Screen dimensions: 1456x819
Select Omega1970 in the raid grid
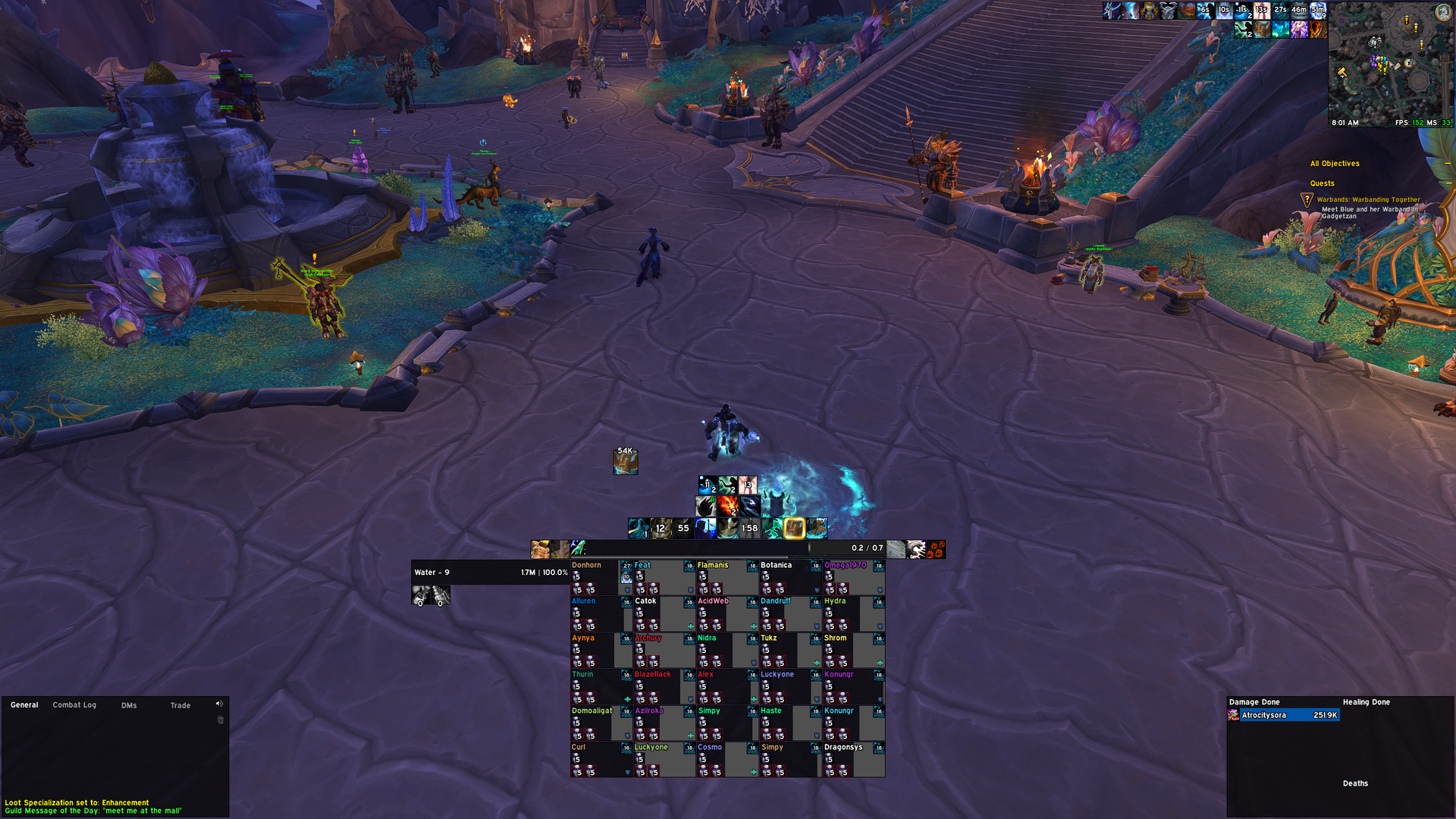(849, 578)
